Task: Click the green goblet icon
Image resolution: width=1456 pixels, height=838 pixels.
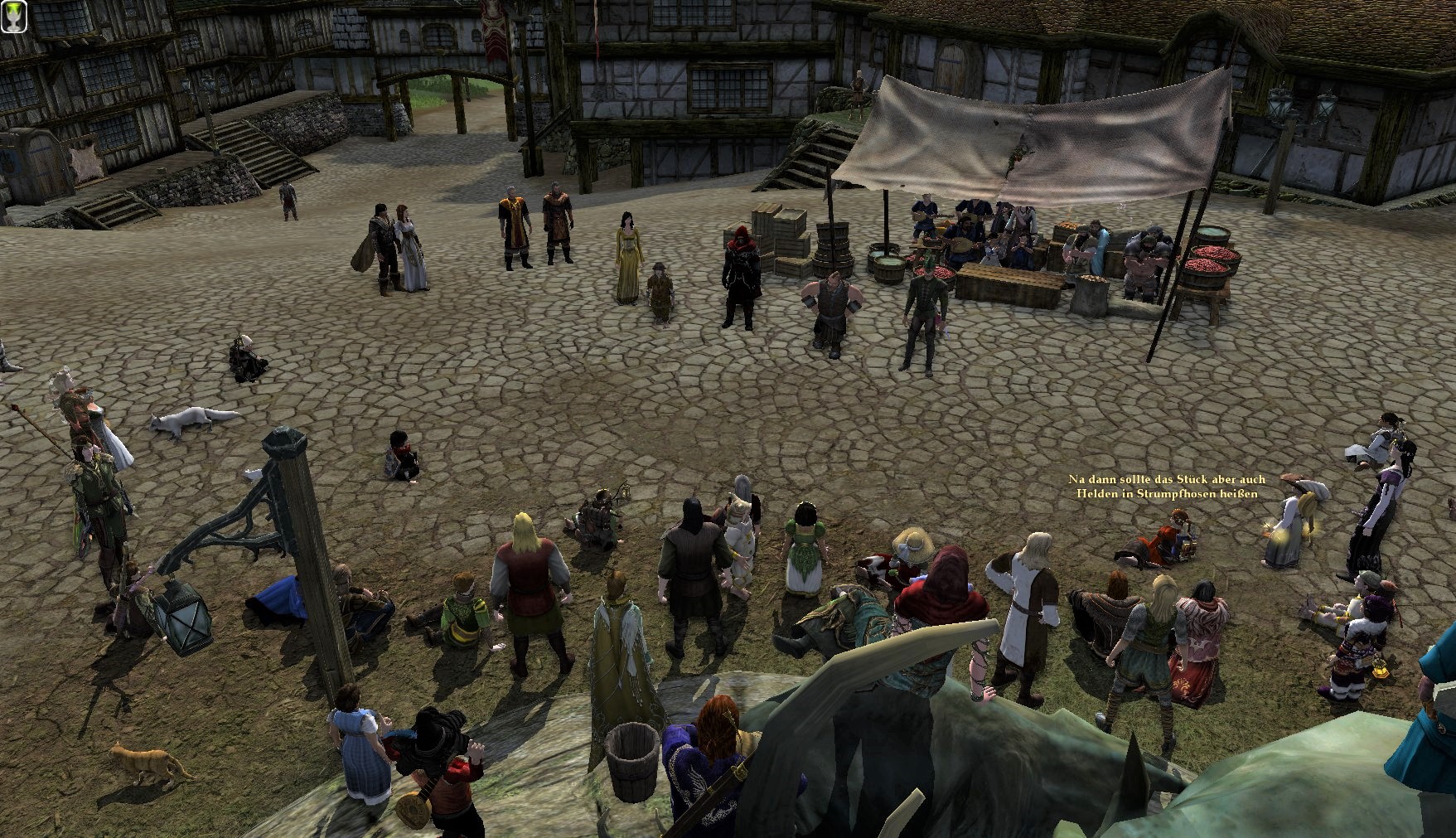Action: [x=14, y=16]
